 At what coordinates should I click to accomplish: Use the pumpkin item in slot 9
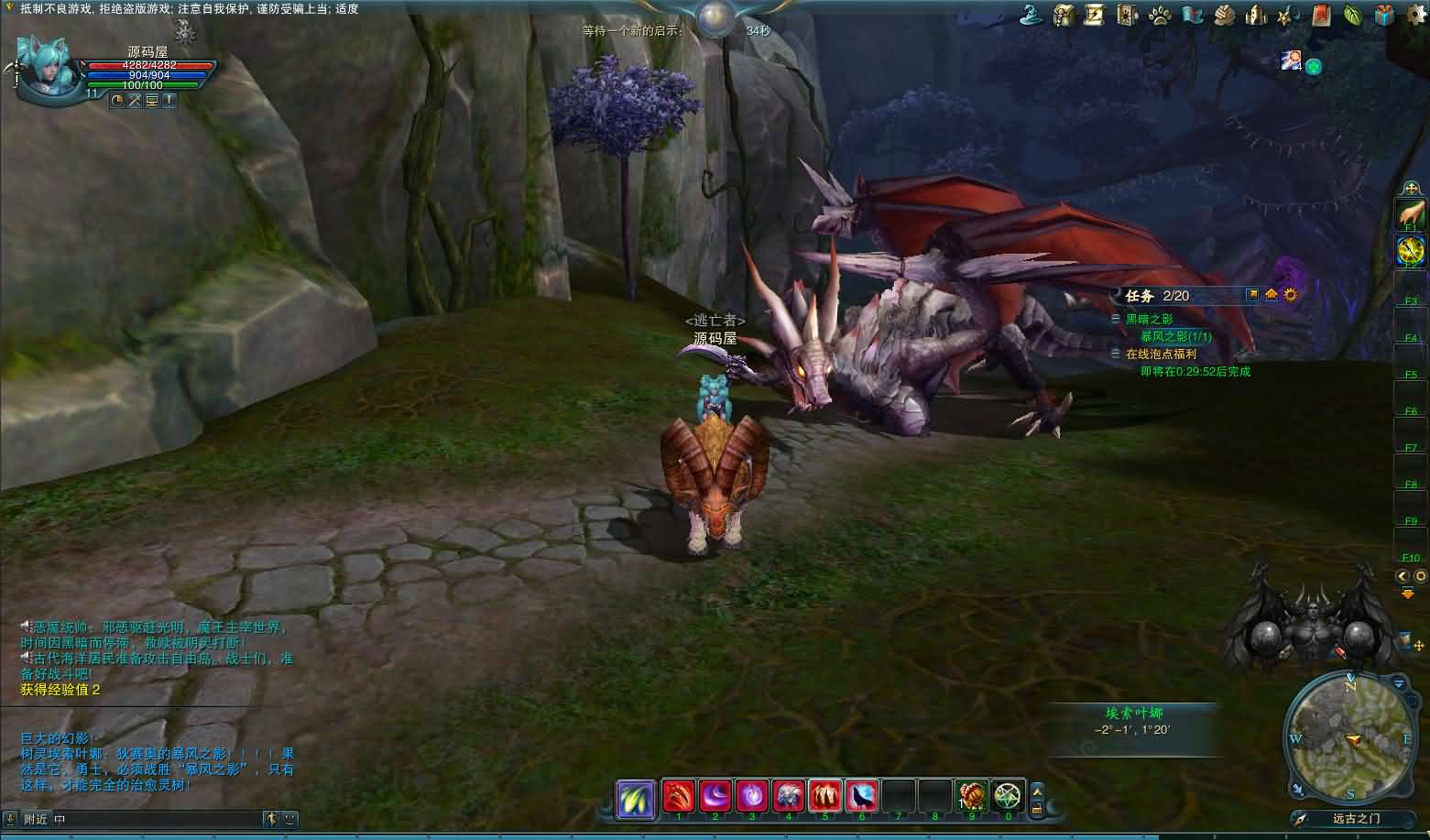click(x=971, y=795)
